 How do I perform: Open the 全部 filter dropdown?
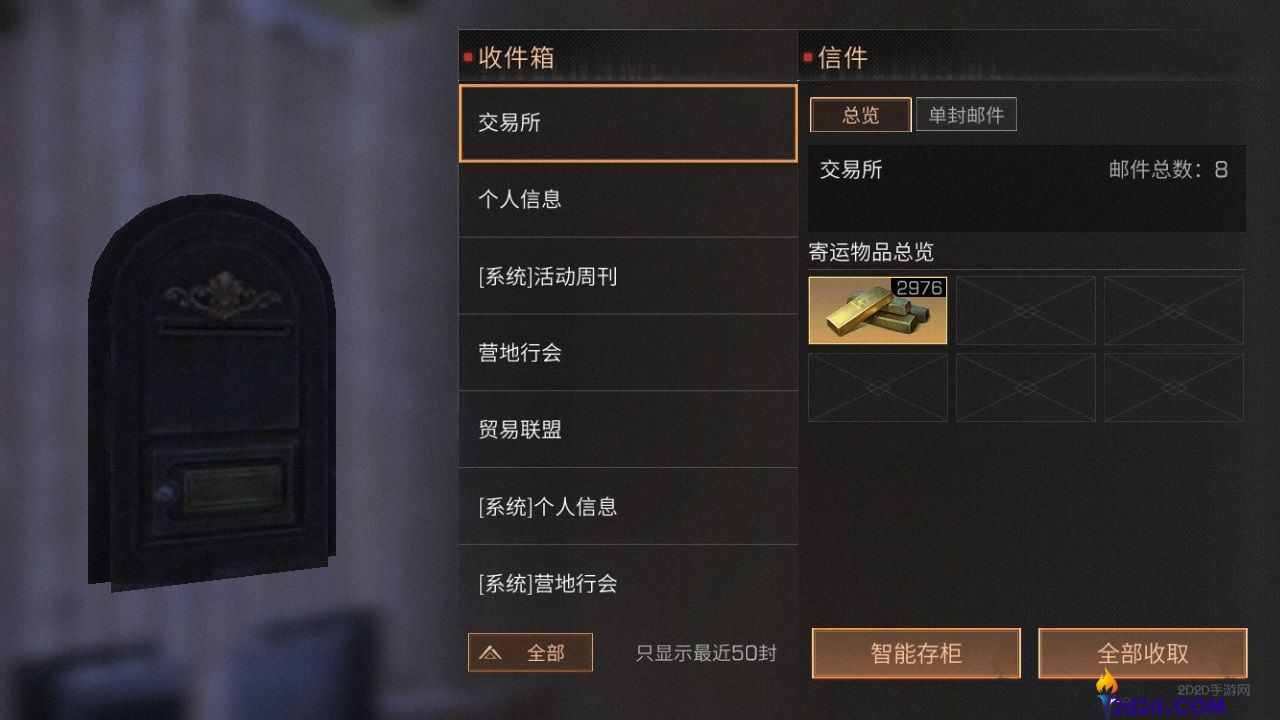[x=530, y=652]
